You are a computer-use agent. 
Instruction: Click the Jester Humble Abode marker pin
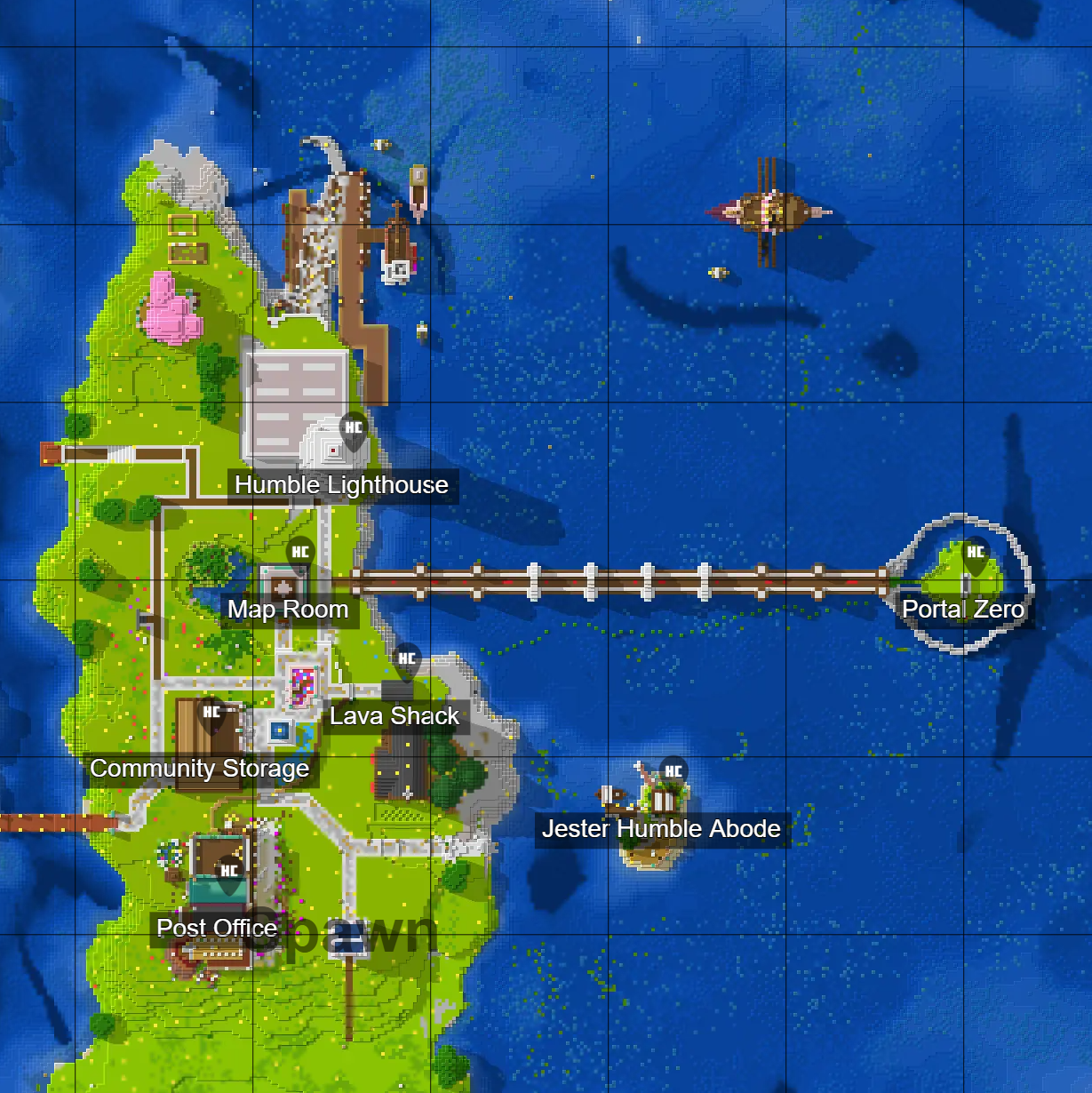(x=674, y=773)
